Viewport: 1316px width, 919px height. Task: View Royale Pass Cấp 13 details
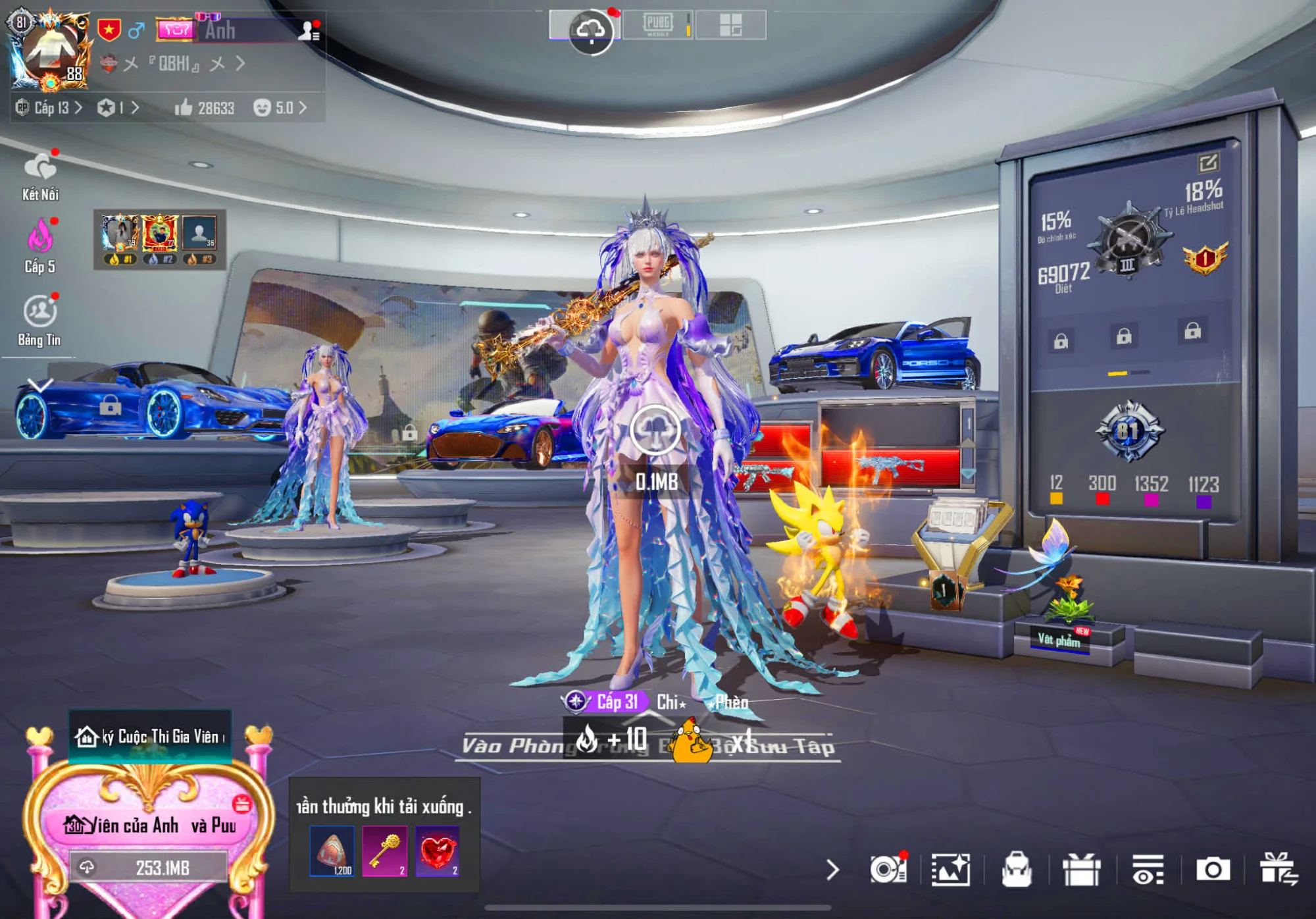pyautogui.click(x=51, y=108)
